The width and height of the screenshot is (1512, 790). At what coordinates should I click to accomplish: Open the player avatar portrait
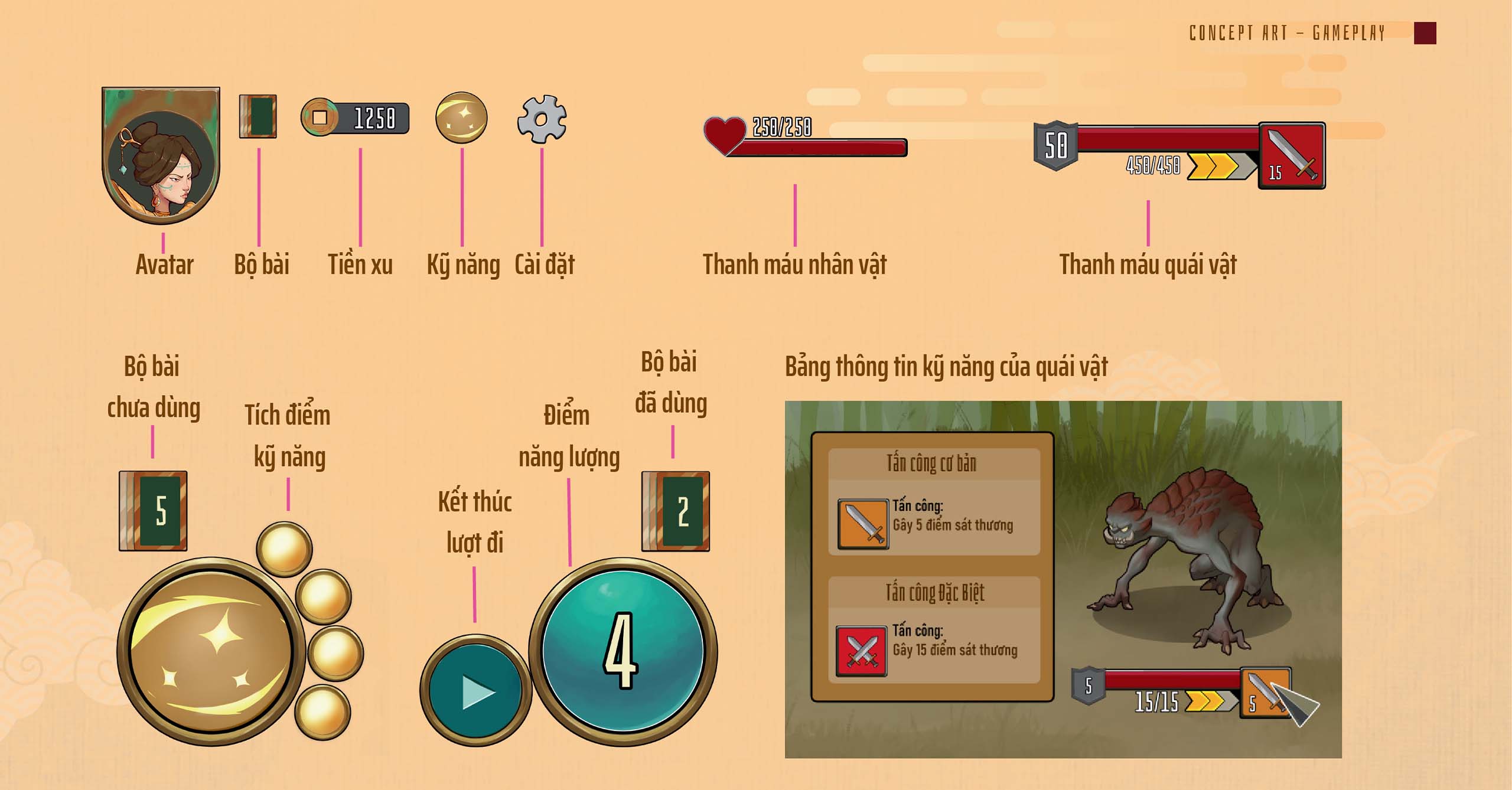tap(161, 156)
